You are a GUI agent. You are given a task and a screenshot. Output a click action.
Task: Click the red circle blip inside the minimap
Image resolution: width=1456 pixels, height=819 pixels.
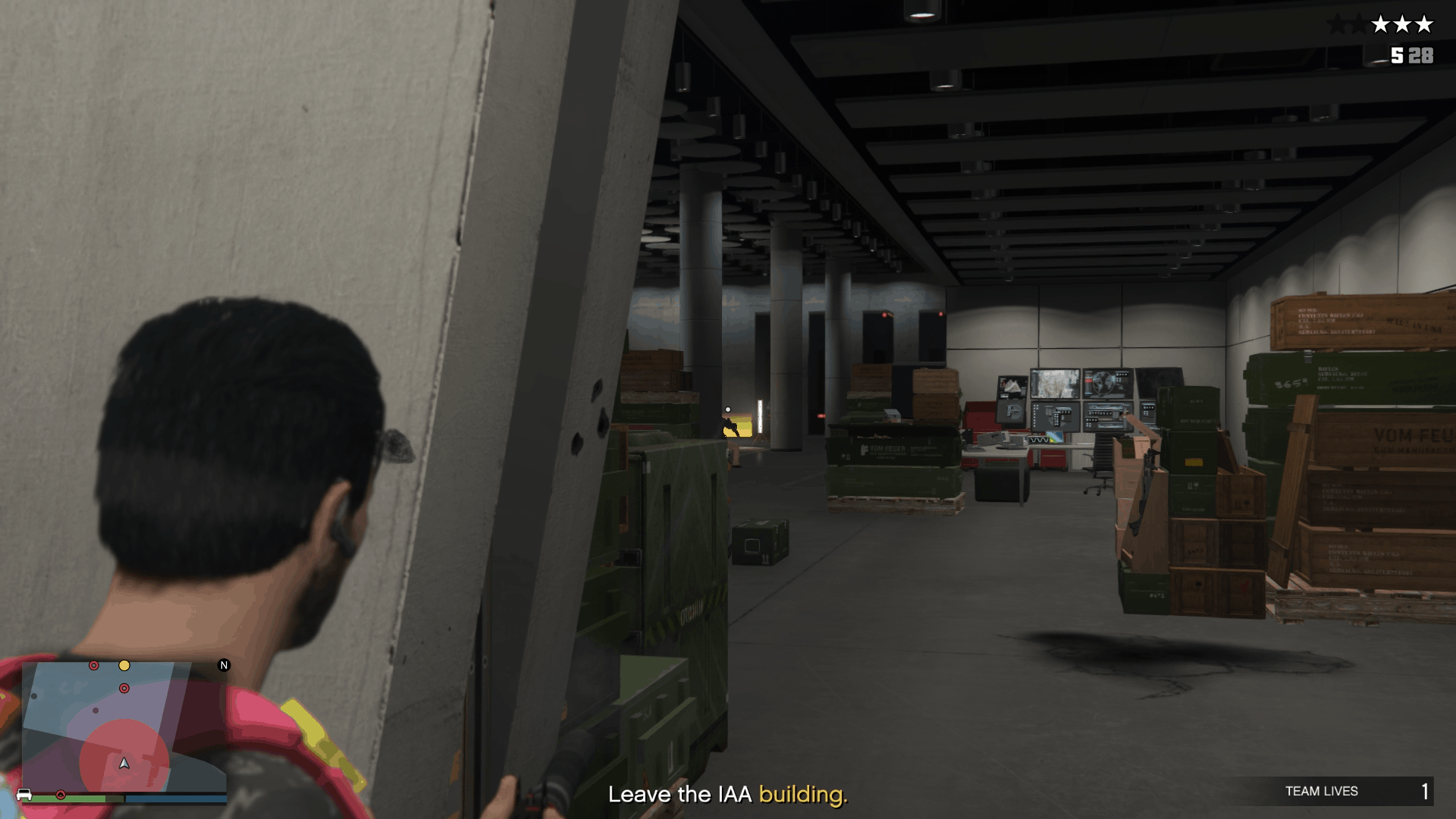[124, 688]
